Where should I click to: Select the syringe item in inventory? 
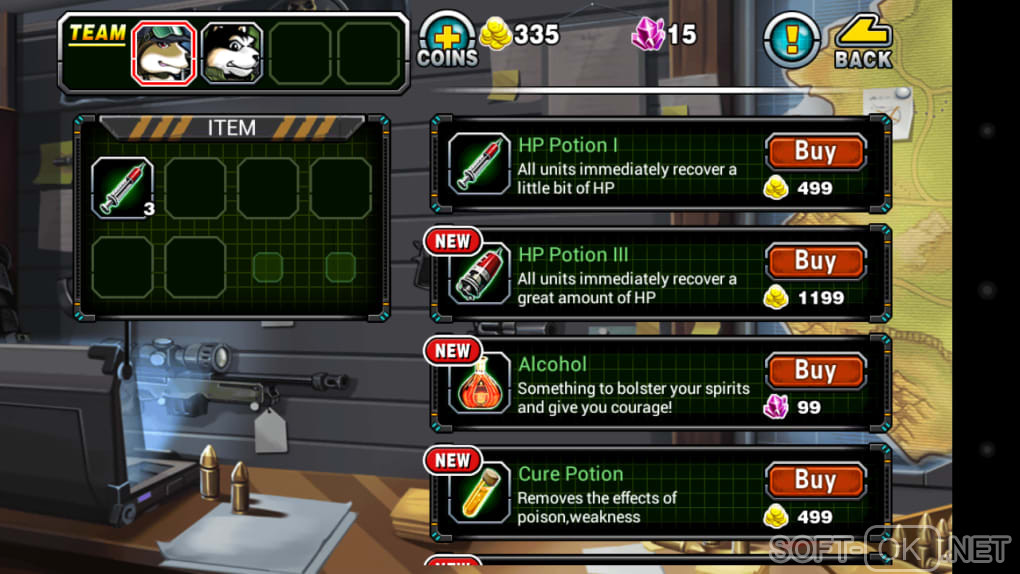123,187
